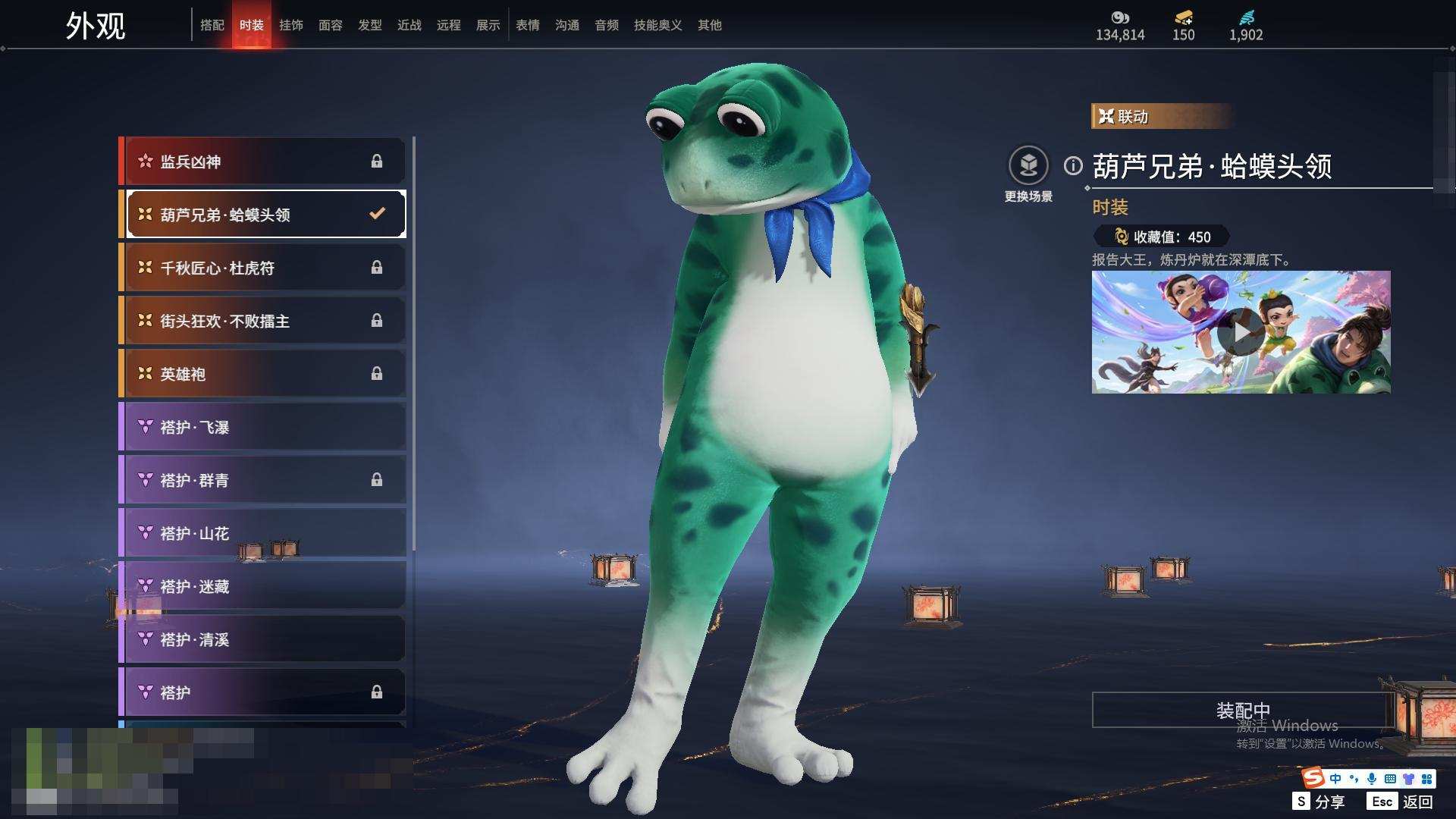Choose the 英雄袍 outfit

point(263,374)
